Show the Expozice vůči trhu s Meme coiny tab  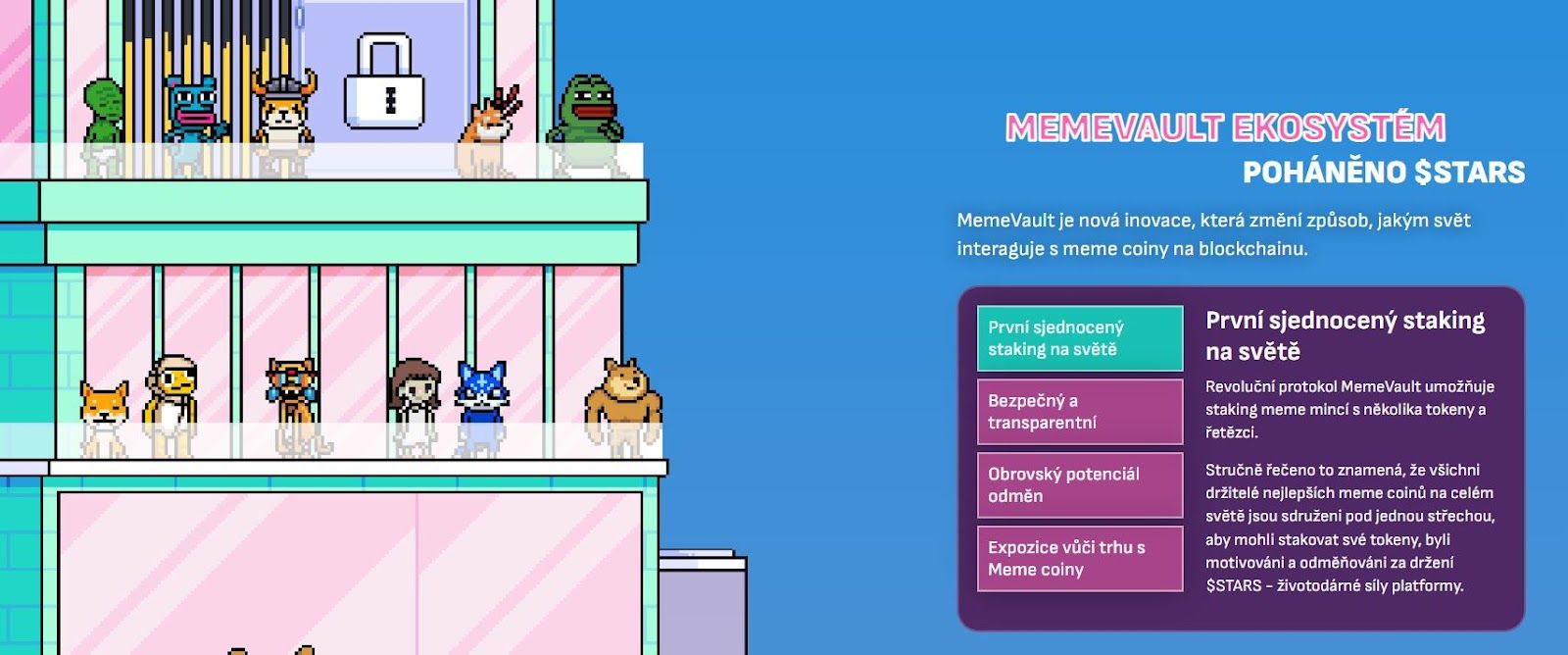1079,558
